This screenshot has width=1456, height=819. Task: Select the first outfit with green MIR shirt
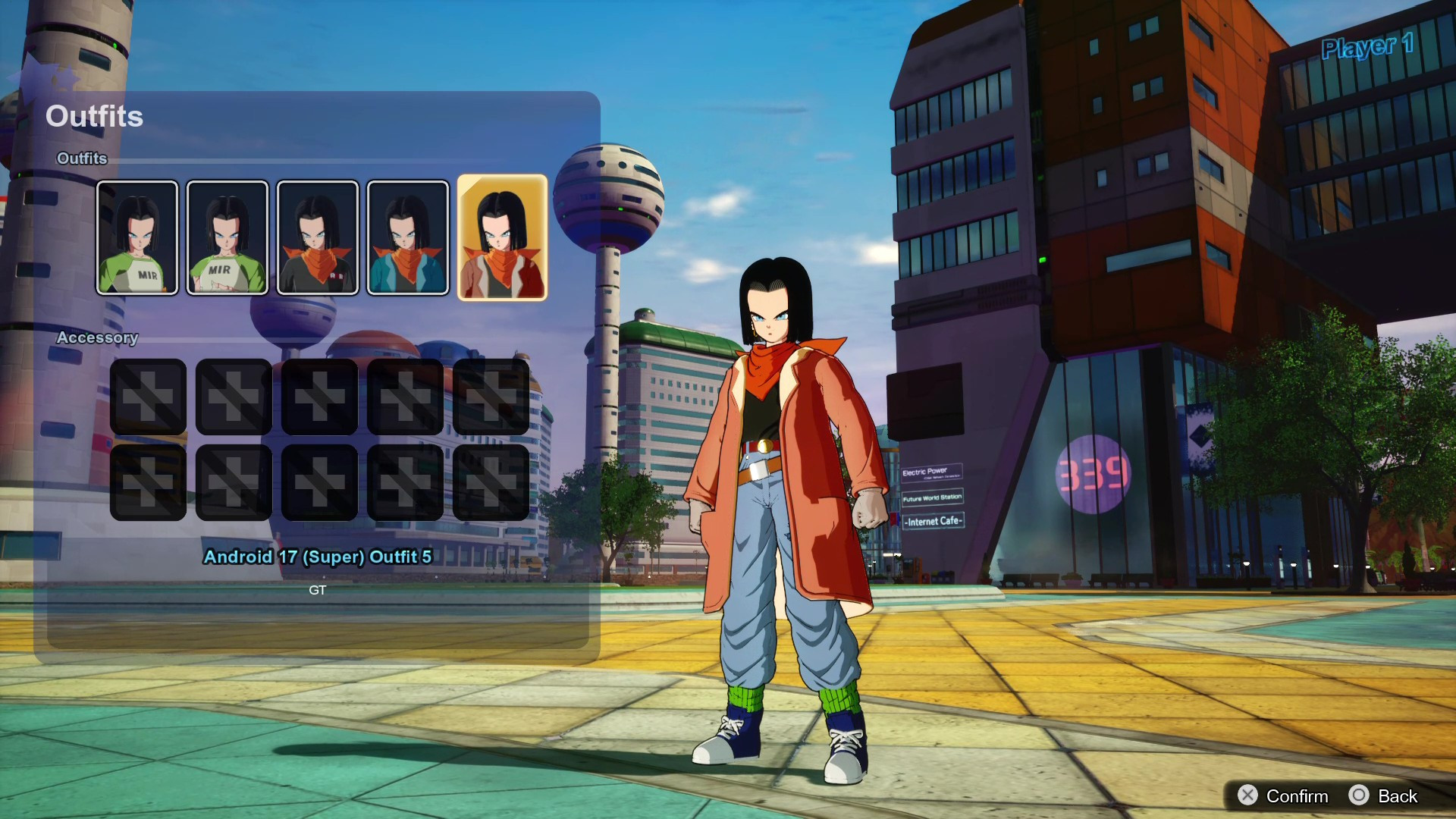[137, 237]
